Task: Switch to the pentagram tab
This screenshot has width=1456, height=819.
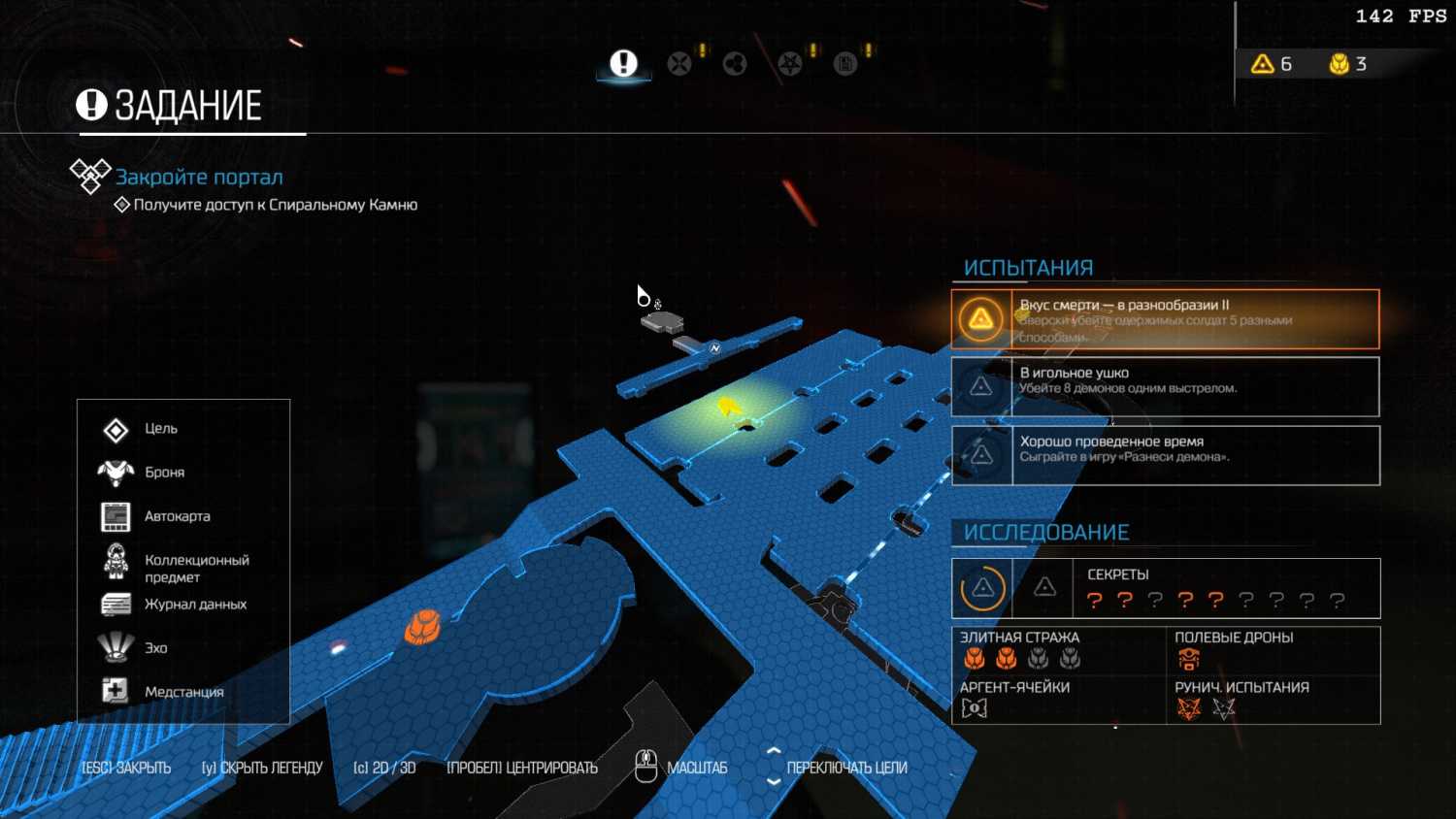Action: point(790,64)
